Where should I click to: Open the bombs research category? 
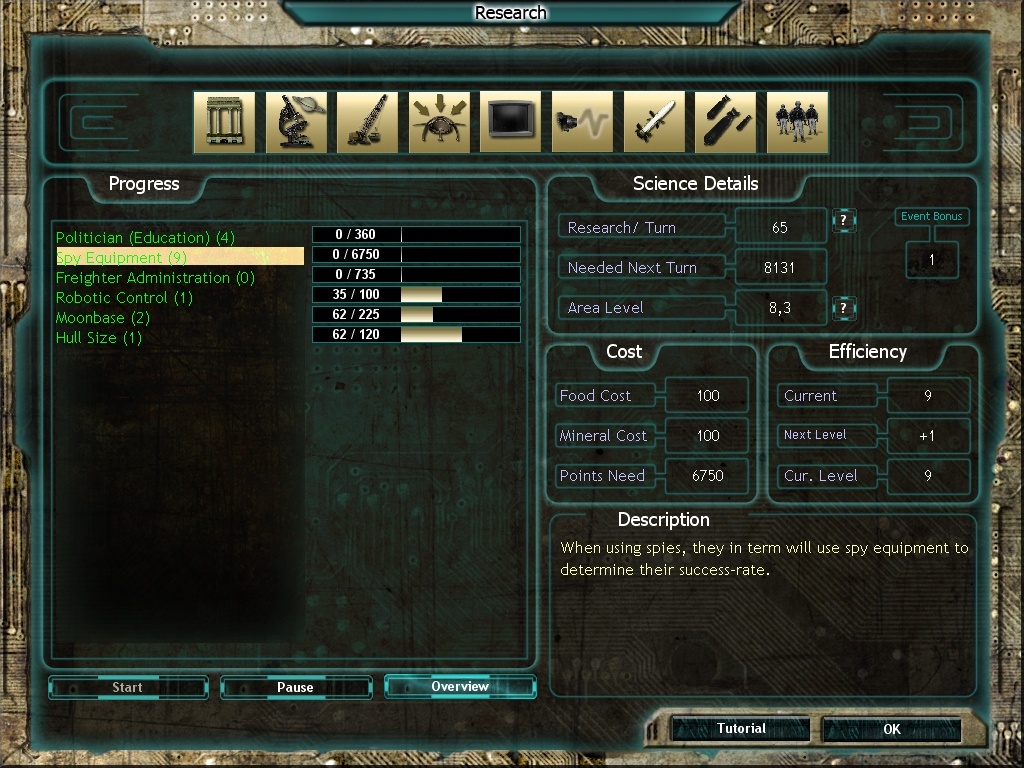(725, 122)
